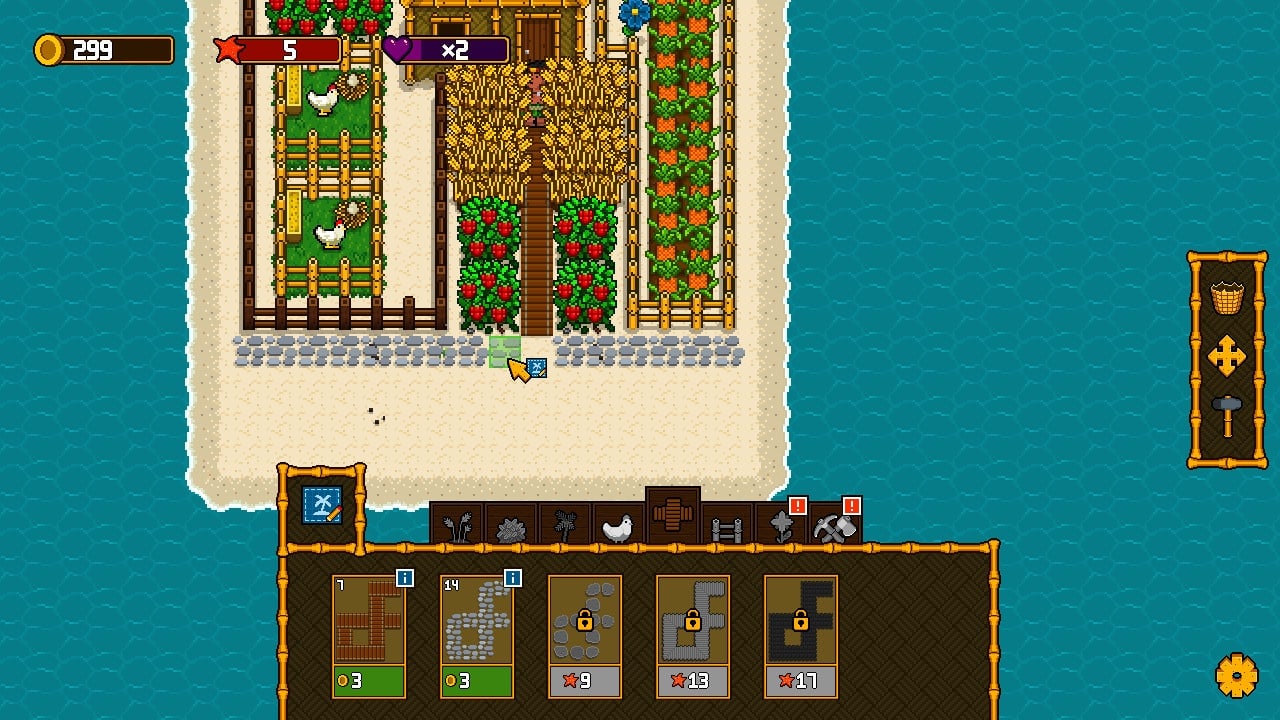The width and height of the screenshot is (1280, 720).
Task: Toggle the island blueprint edit button
Action: pyautogui.click(x=322, y=505)
